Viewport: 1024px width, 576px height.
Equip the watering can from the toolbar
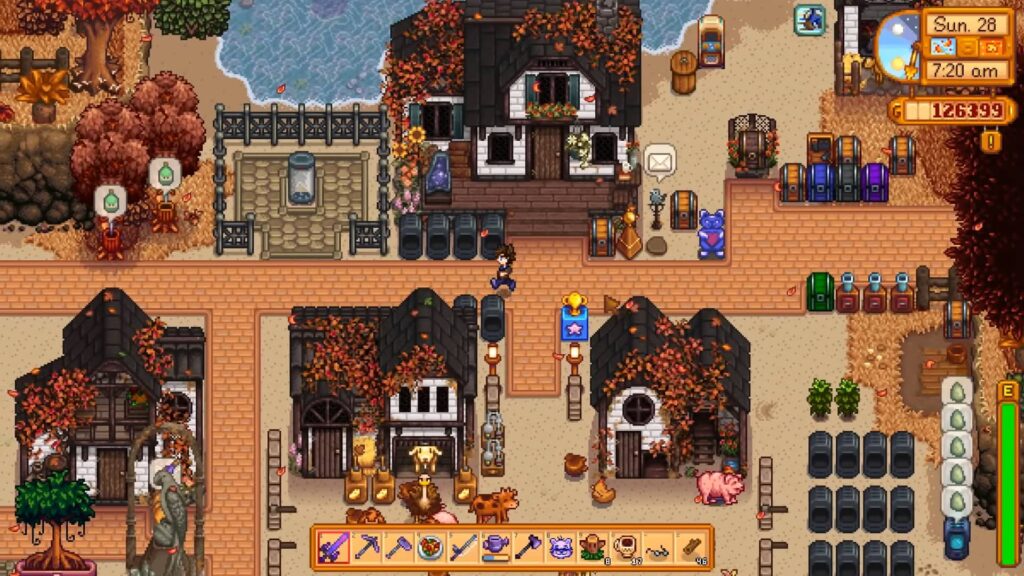496,547
